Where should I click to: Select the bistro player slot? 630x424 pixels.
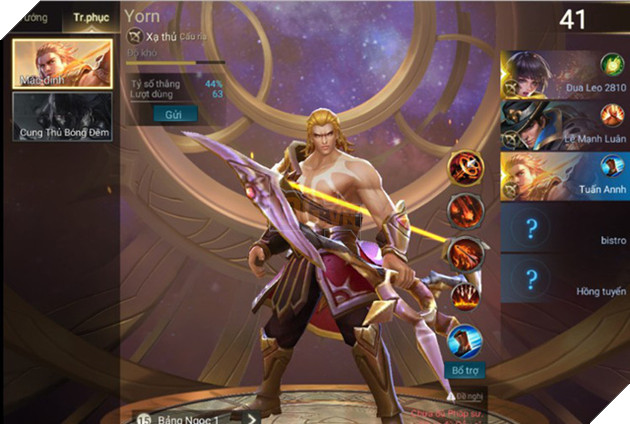click(x=565, y=229)
